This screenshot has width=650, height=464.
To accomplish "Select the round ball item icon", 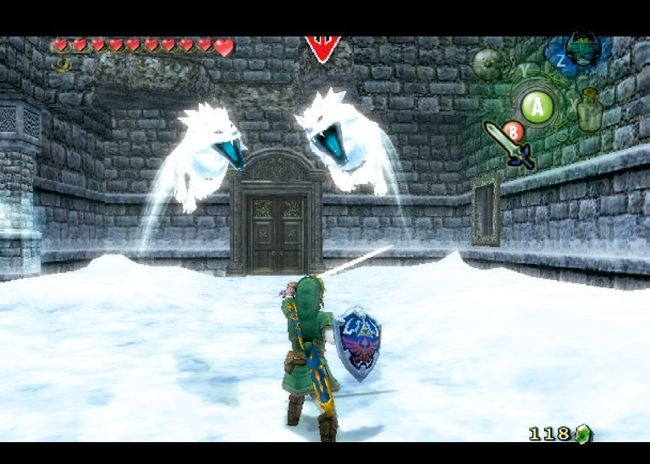I will click(487, 65).
